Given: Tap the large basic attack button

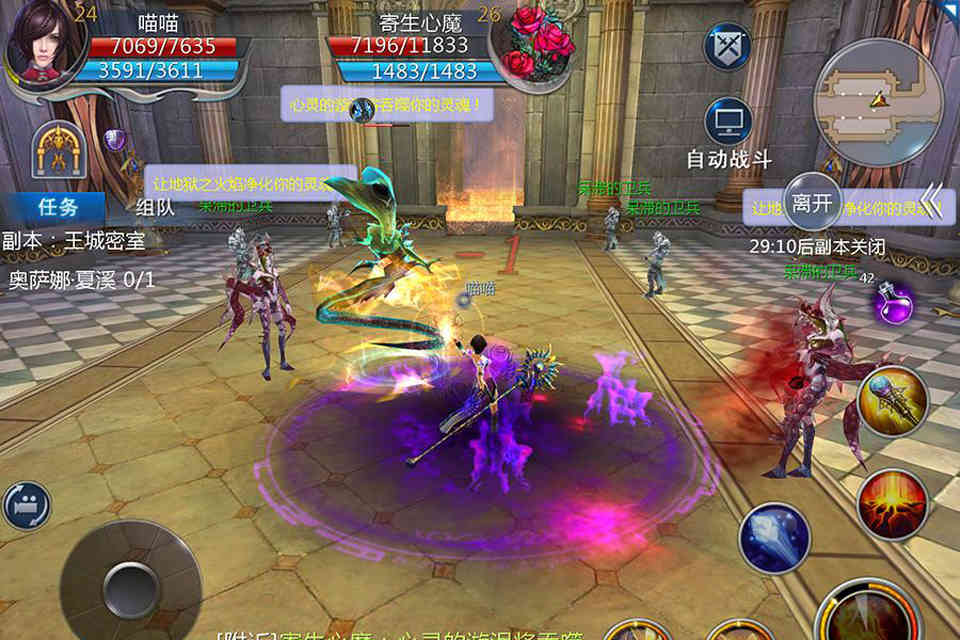Looking at the screenshot, I should (868, 612).
